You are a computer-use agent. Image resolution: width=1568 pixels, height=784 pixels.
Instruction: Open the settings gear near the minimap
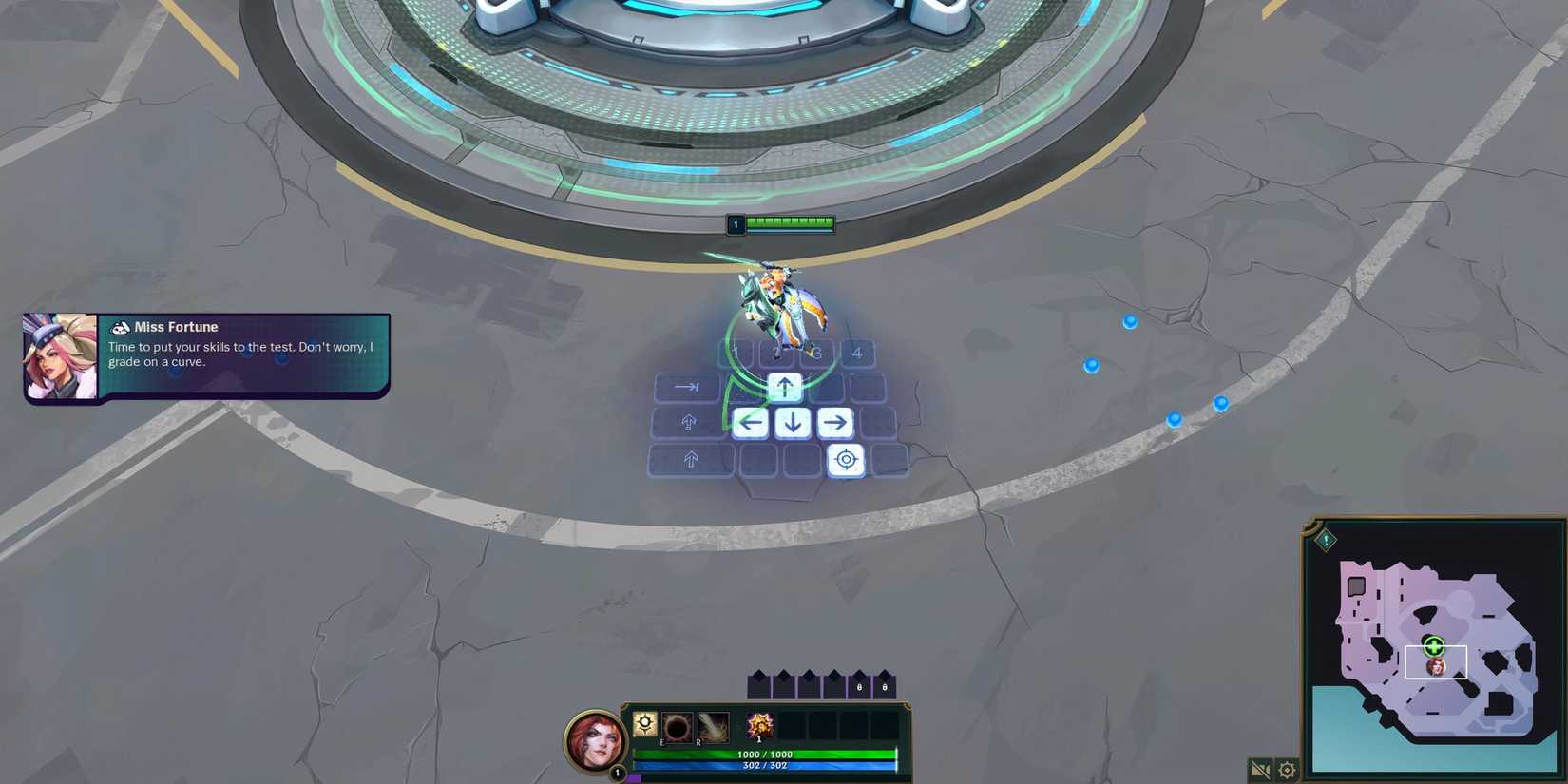(1286, 770)
